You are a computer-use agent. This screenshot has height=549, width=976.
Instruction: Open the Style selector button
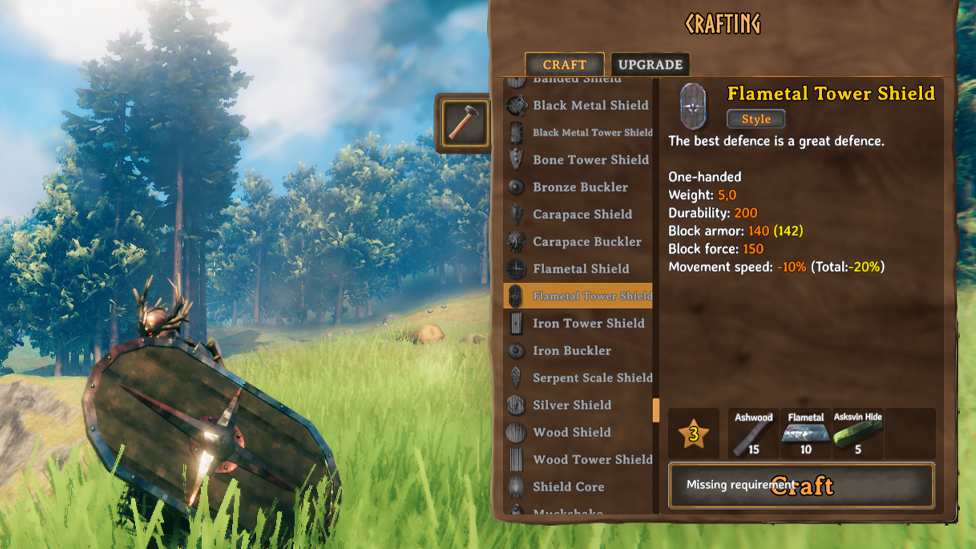point(756,119)
